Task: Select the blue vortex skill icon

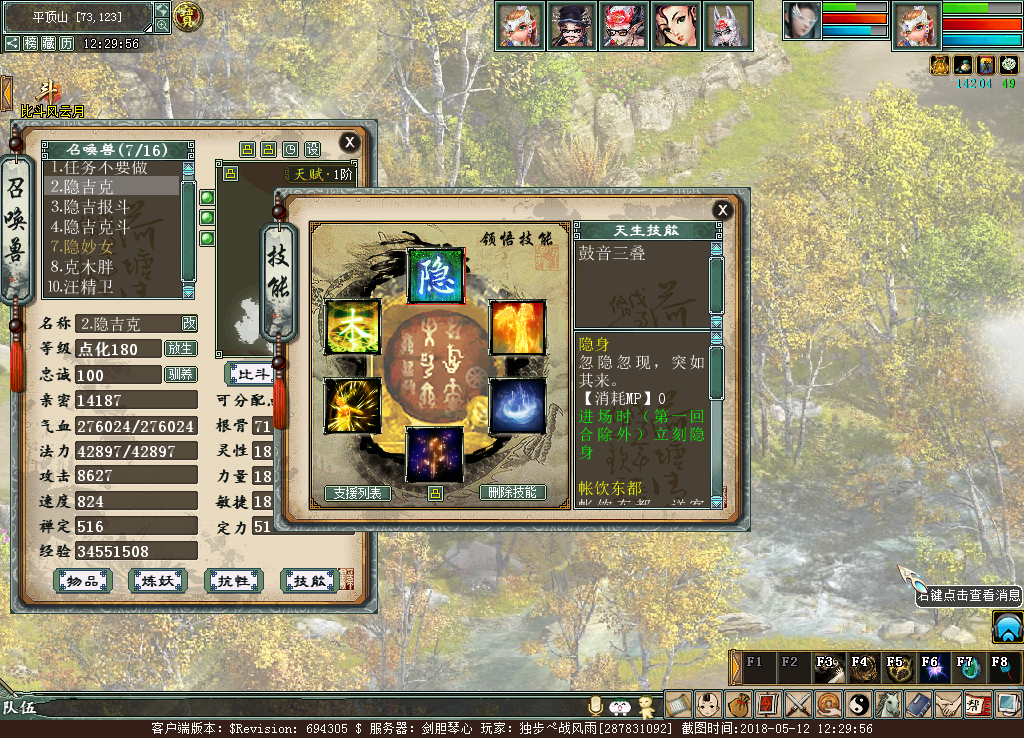Action: (x=517, y=405)
